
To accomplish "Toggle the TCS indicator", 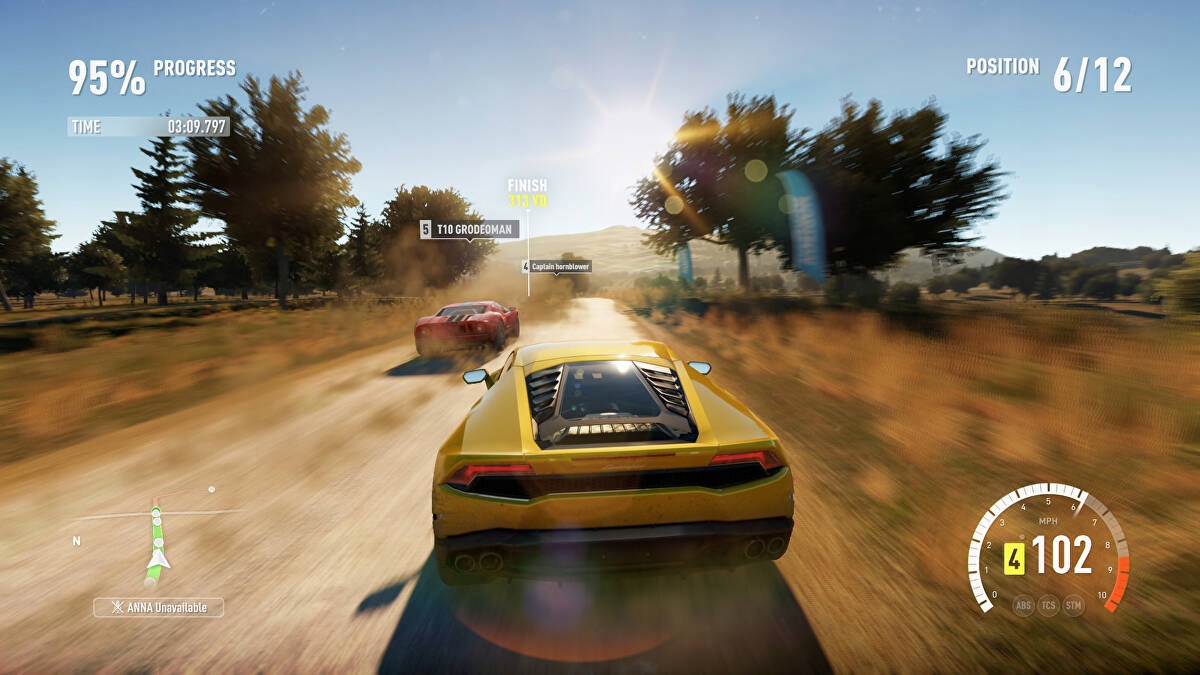I will point(1048,606).
